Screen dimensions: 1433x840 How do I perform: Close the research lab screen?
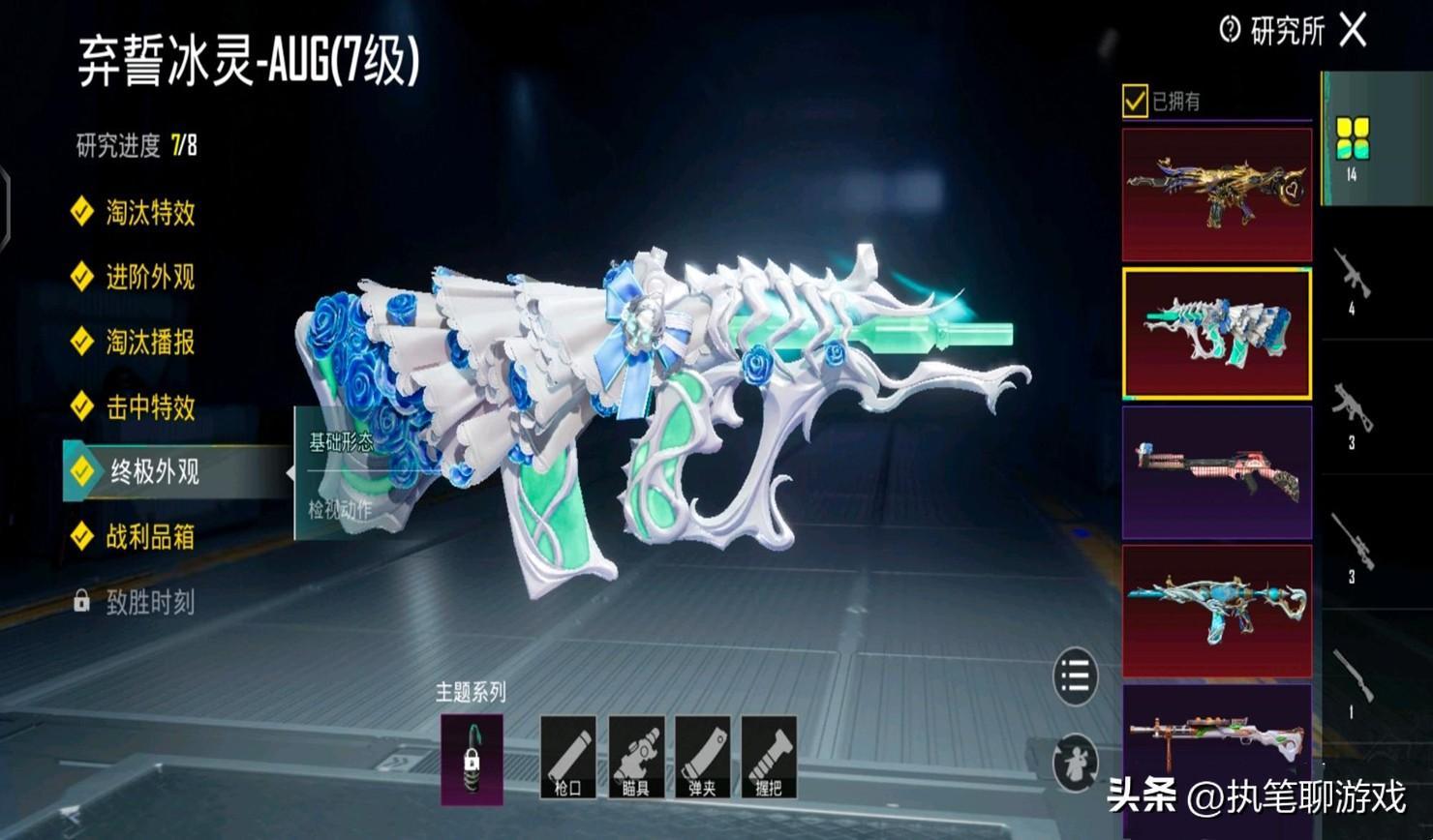coord(1353,31)
